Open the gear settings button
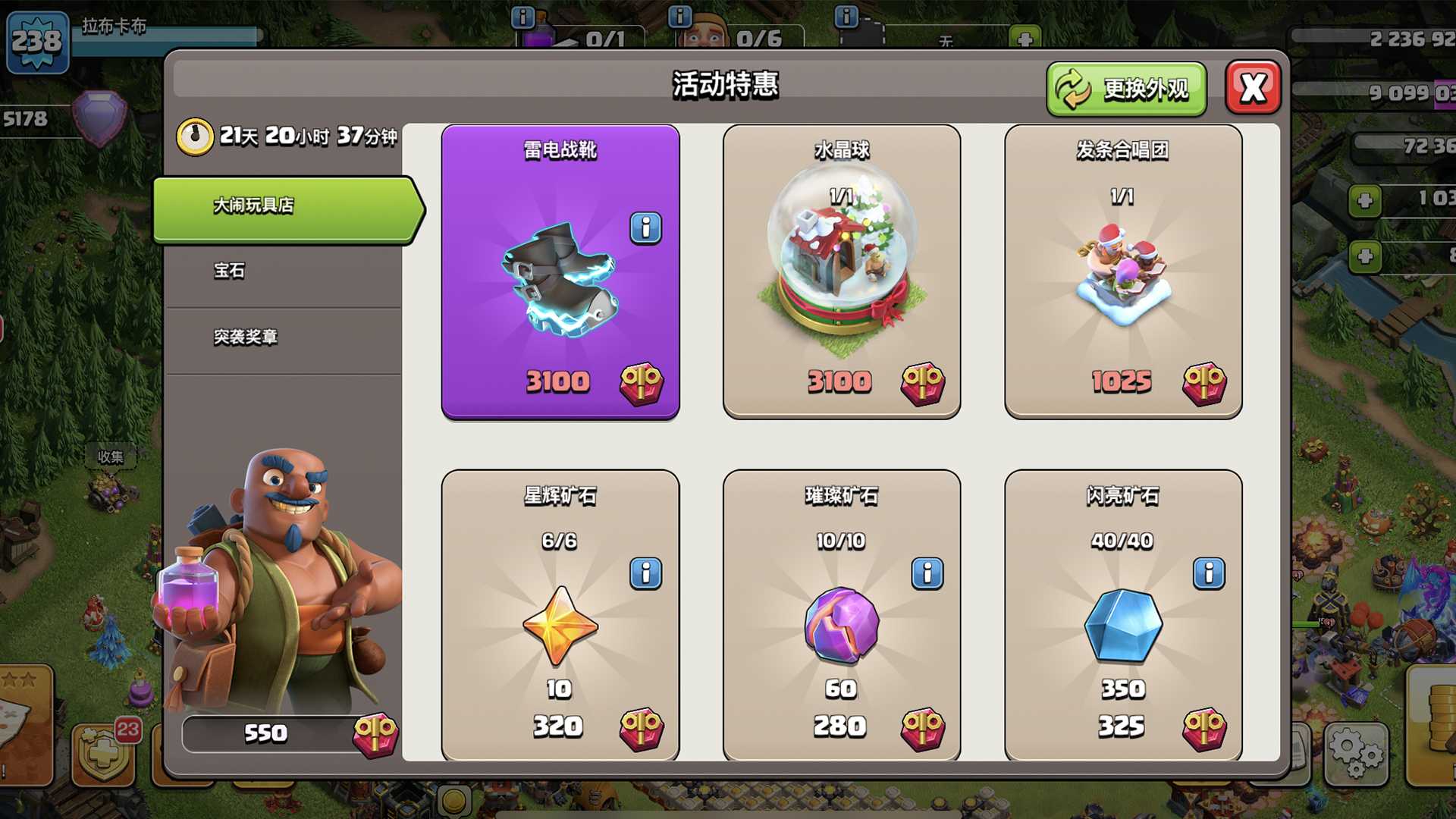1456x819 pixels. point(1356,752)
